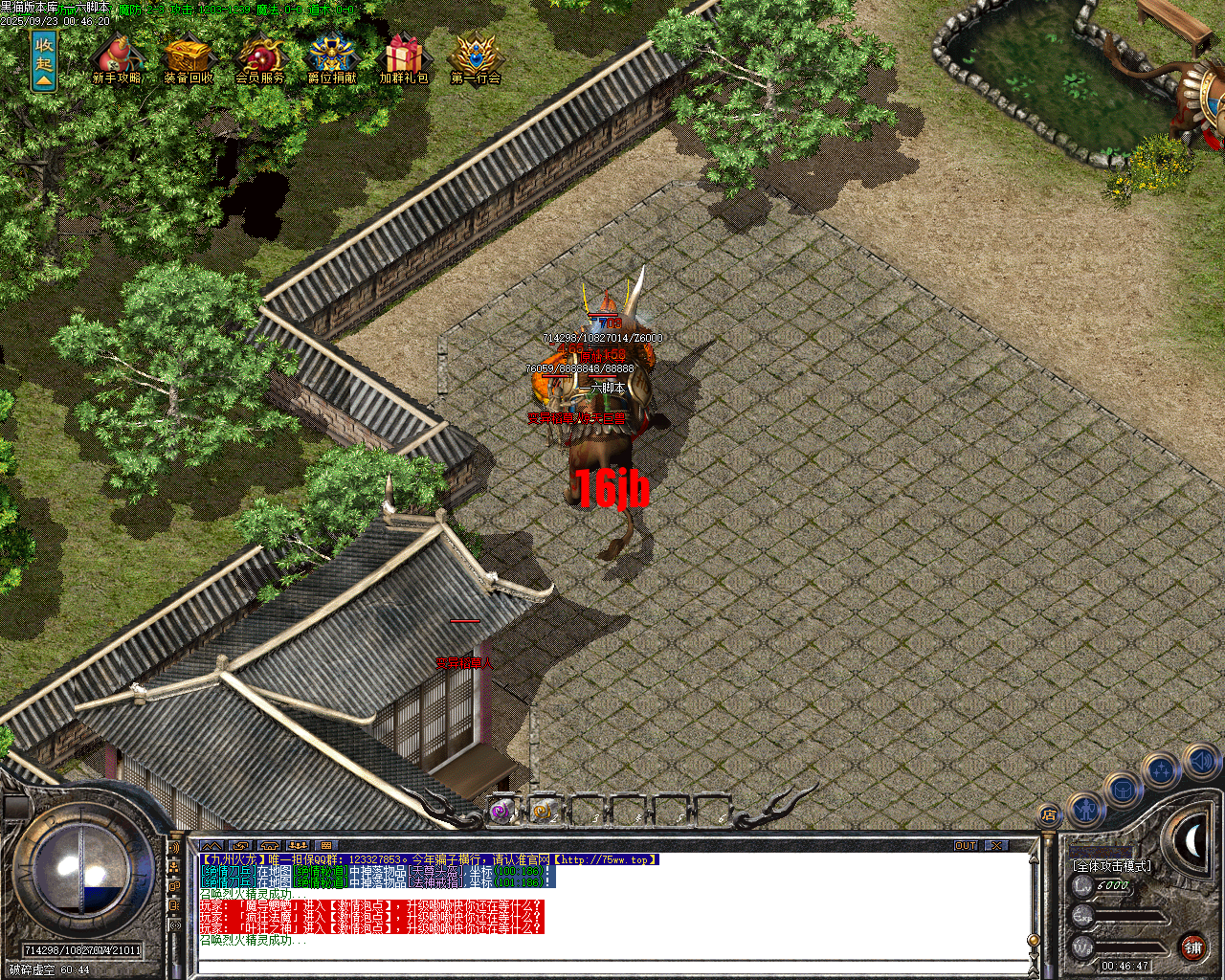Open the character status icon with sword figure
Screen dimensions: 1225x980
1086,811
